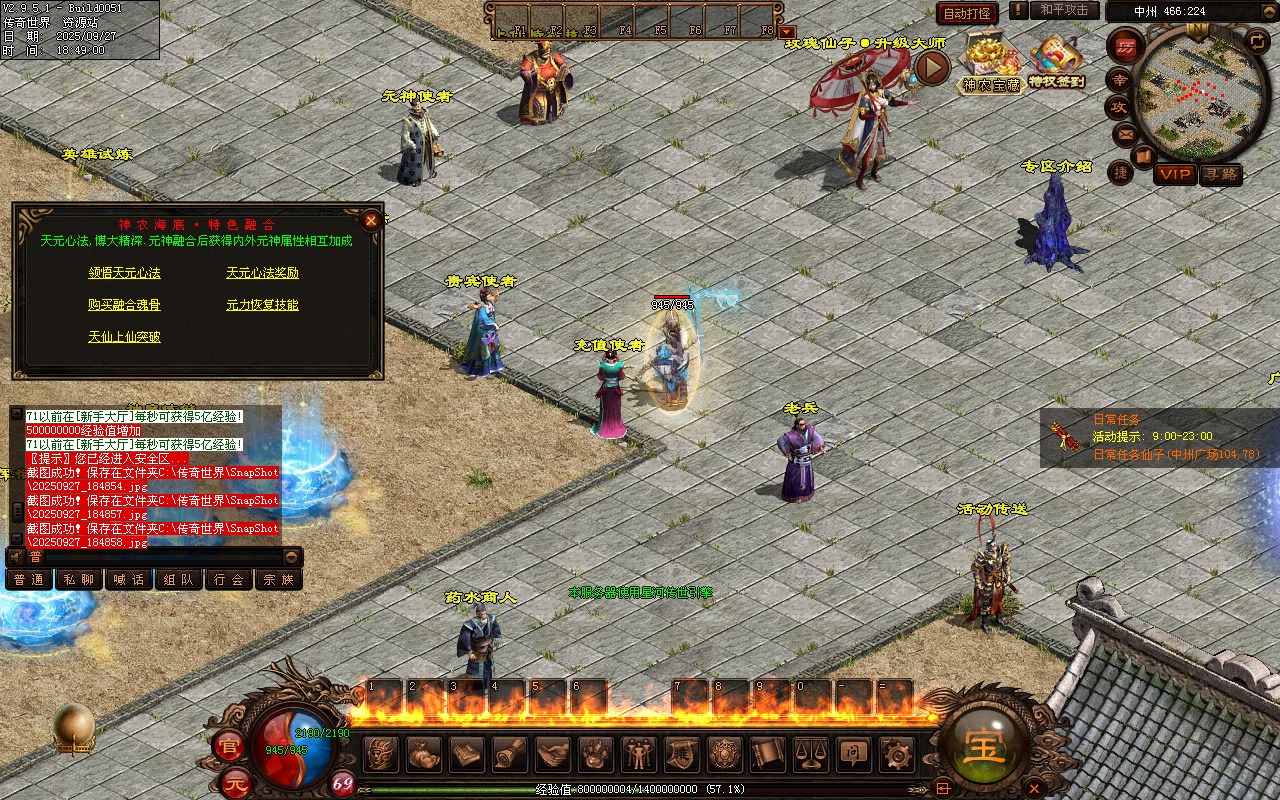This screenshot has width=1280, height=800.
Task: Open the VIP panel
Action: click(1175, 174)
